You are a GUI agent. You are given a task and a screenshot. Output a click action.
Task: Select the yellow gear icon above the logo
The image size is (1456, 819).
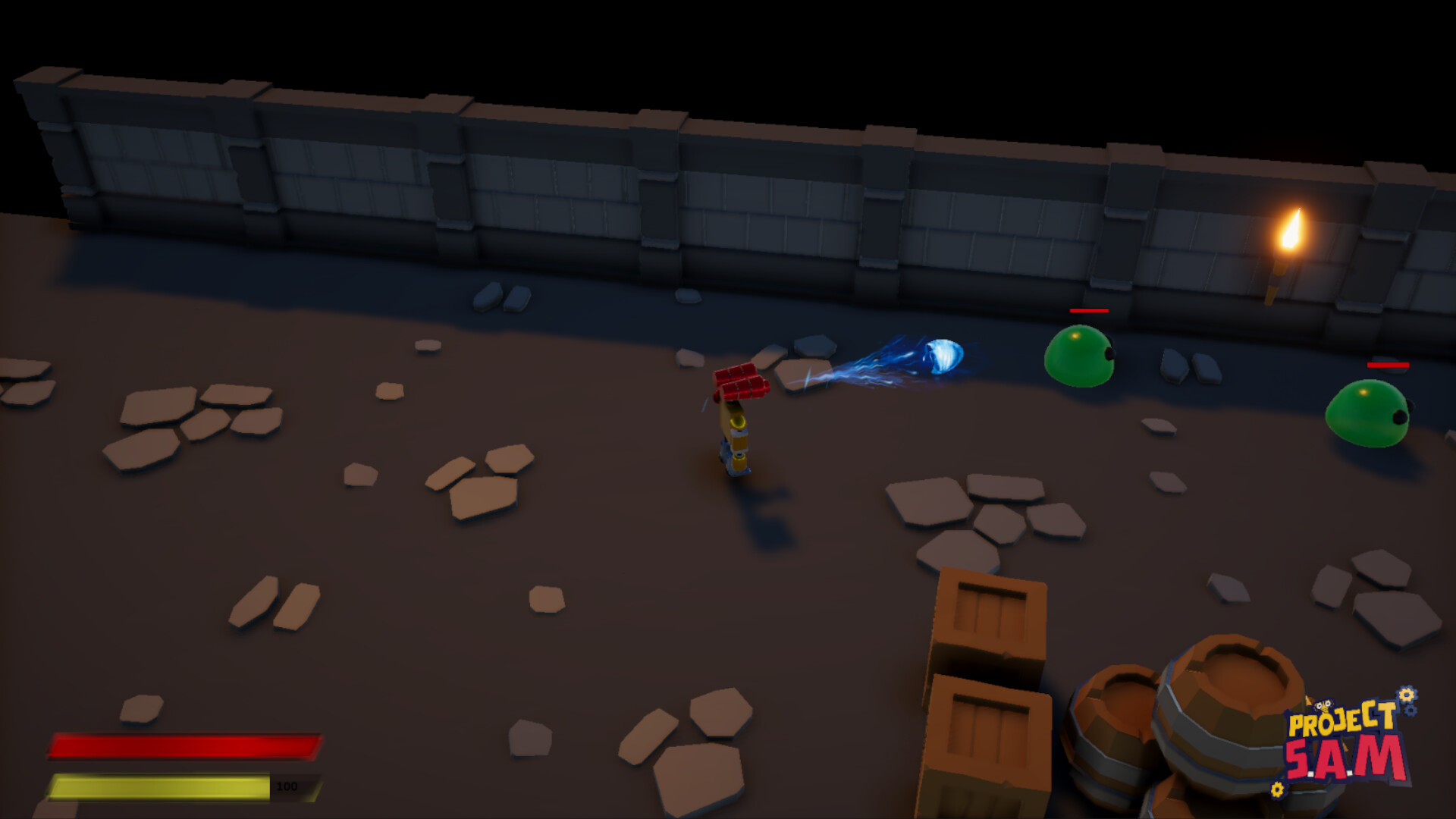click(x=1407, y=695)
